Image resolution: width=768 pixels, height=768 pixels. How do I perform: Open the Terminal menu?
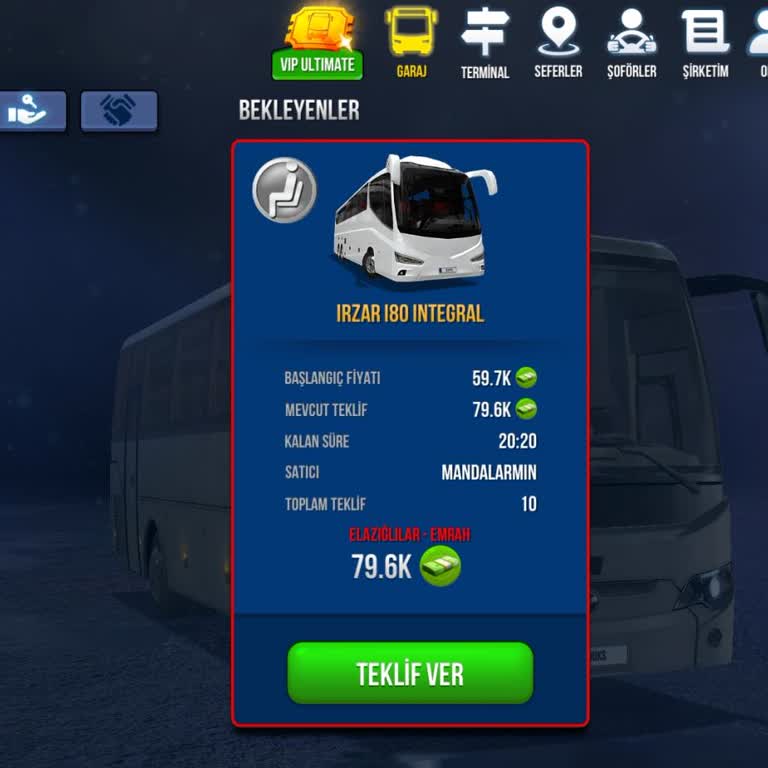[485, 43]
